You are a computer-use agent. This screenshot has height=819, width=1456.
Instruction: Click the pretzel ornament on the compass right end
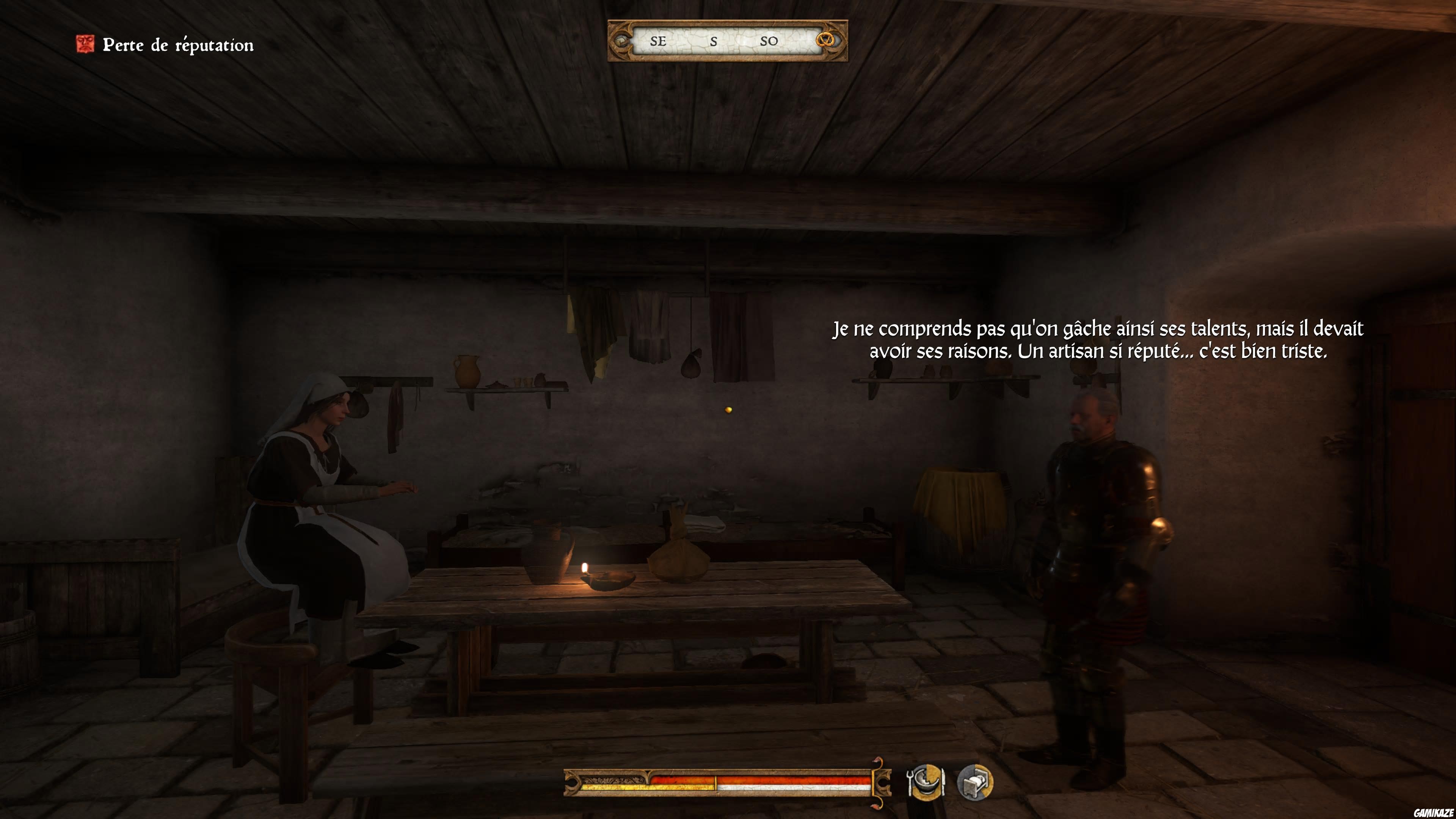(826, 41)
